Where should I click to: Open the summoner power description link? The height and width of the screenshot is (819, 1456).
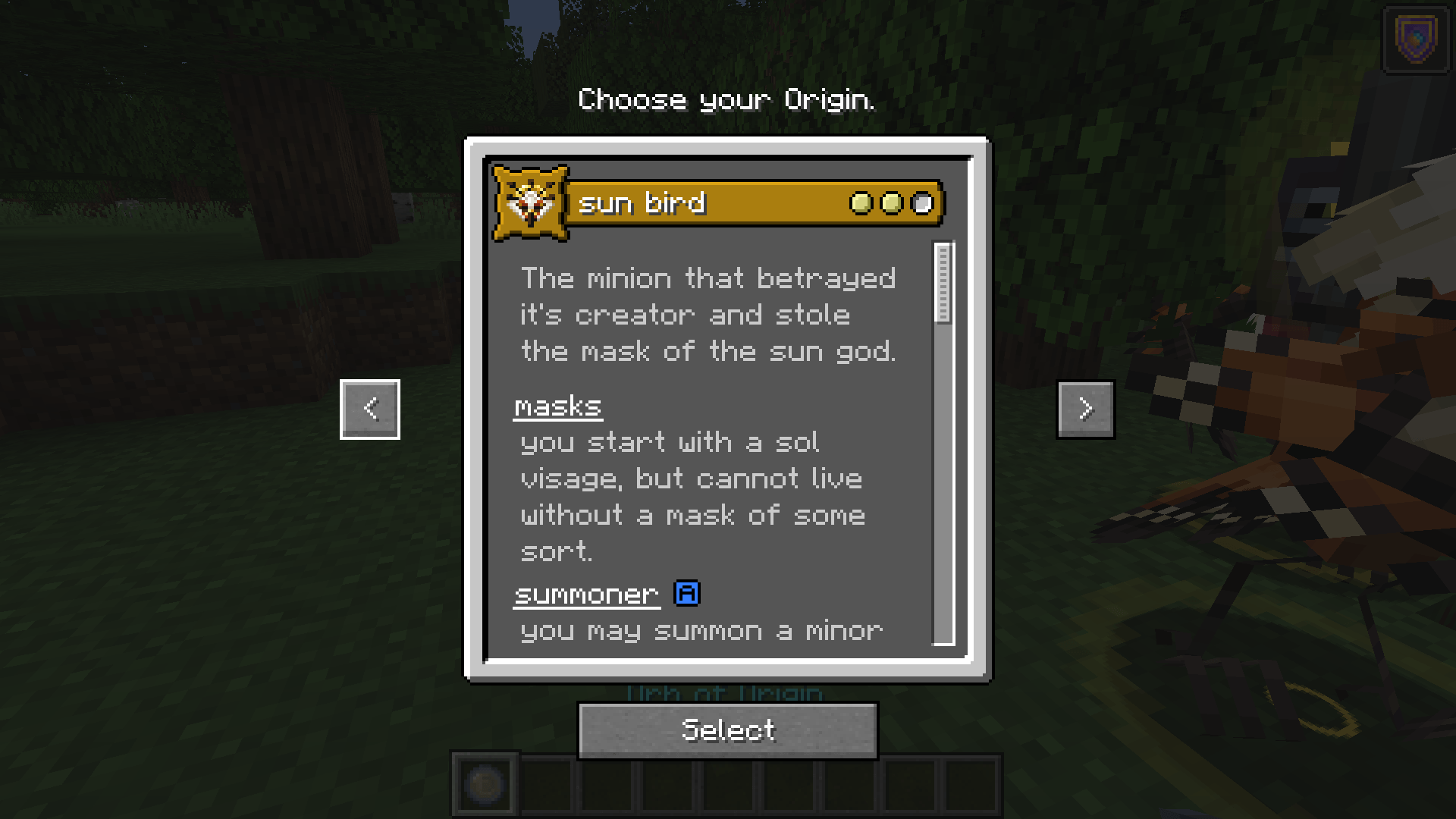(x=585, y=594)
